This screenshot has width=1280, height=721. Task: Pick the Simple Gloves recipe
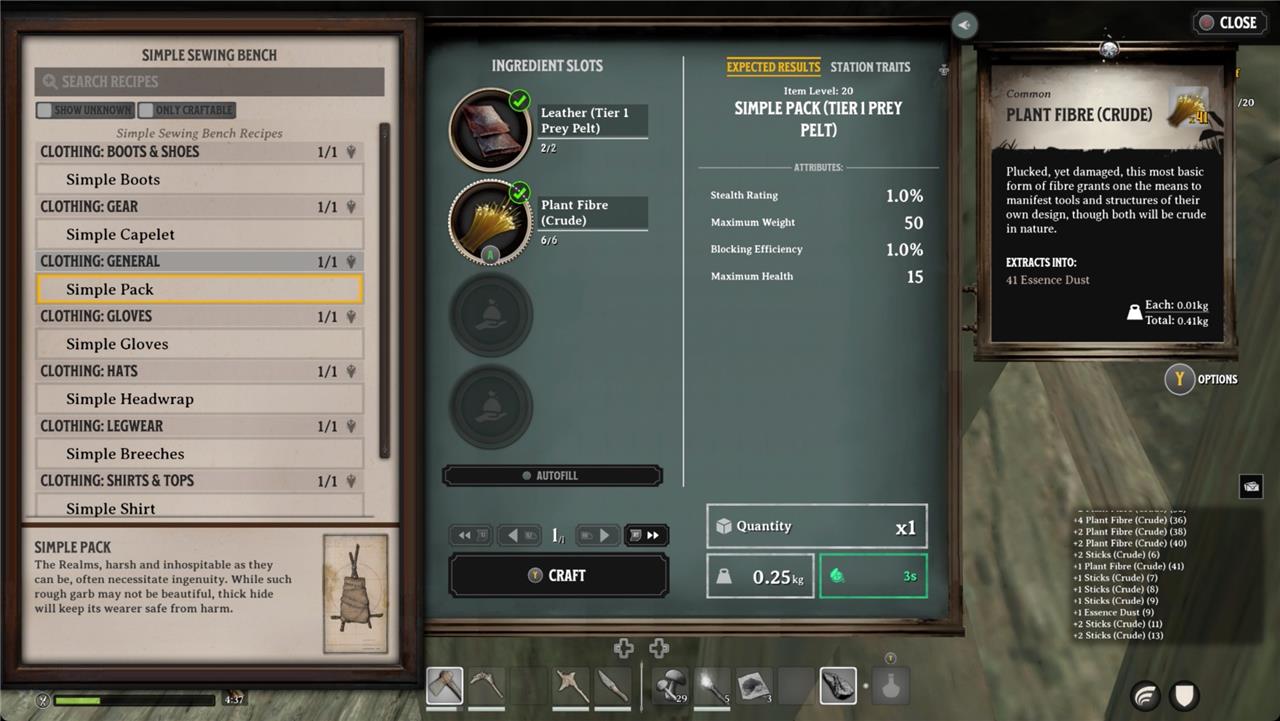click(199, 344)
